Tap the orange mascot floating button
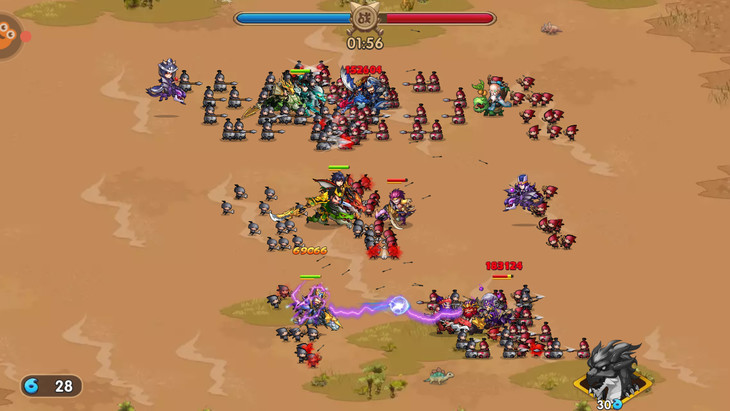 pyautogui.click(x=8, y=35)
